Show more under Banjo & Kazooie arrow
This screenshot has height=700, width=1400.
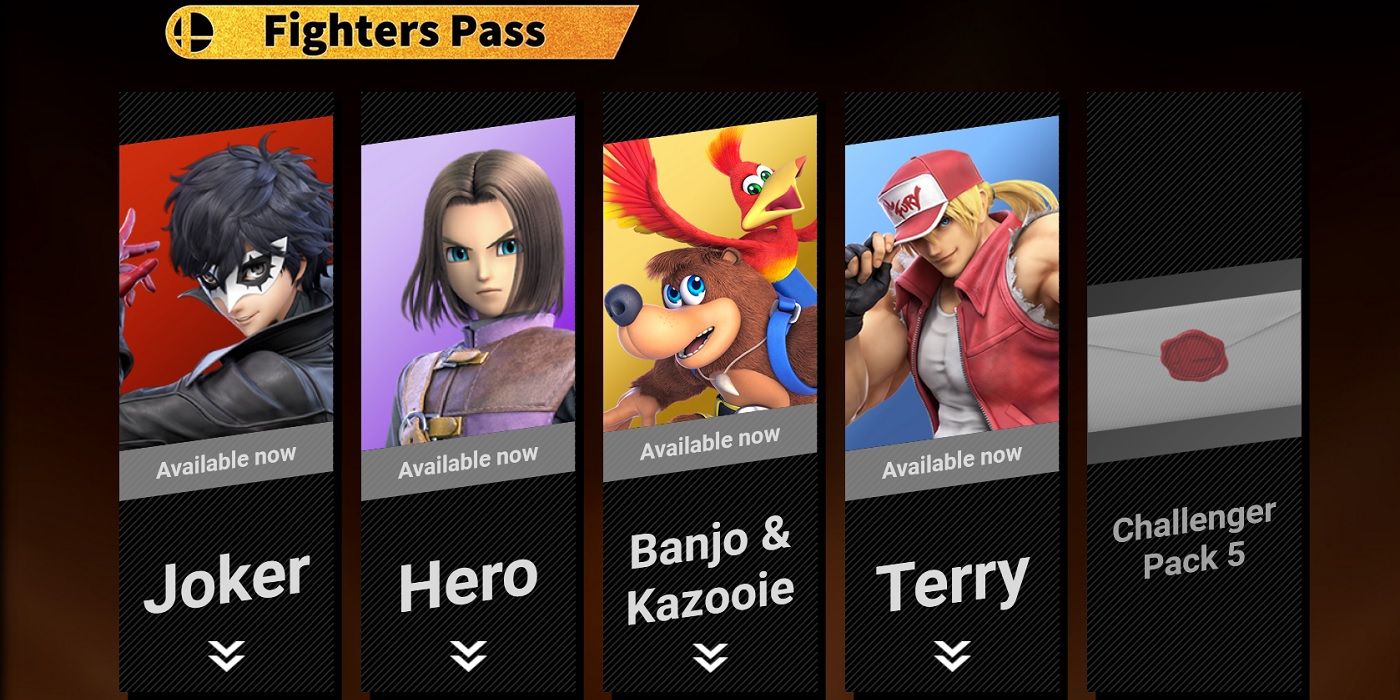710,656
